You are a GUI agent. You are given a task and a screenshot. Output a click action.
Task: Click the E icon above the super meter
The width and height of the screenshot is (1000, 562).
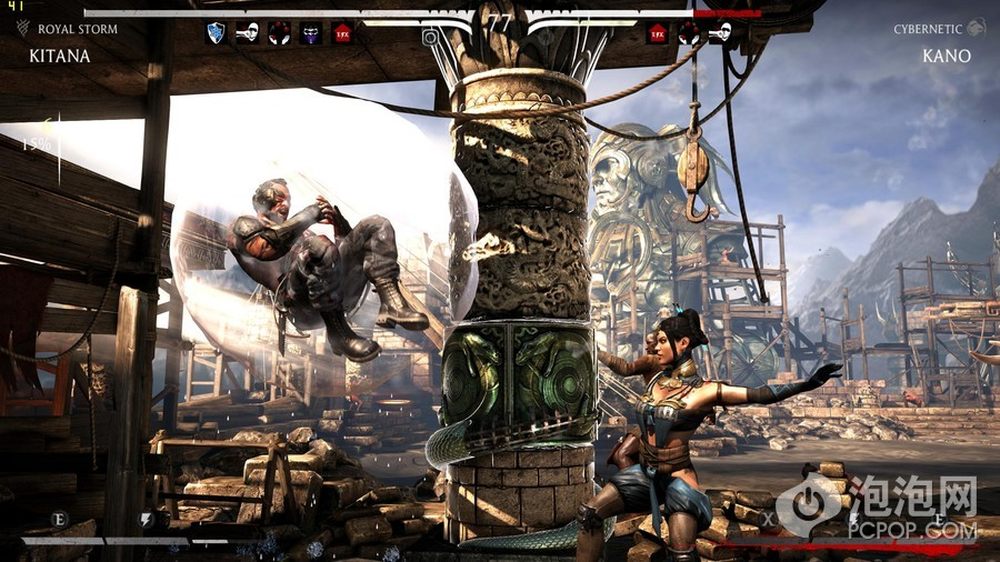[58, 518]
